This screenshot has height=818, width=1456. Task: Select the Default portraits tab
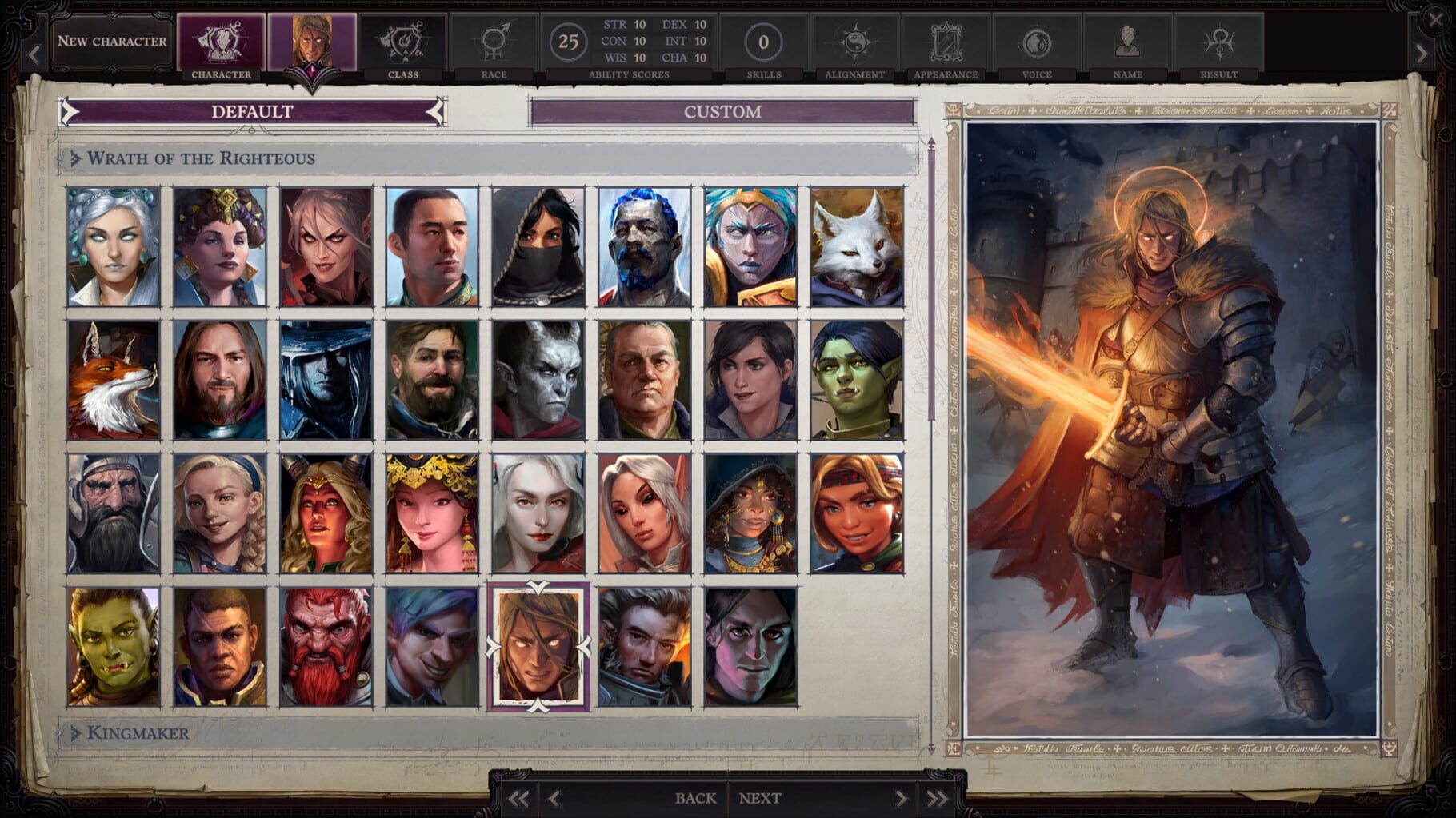pos(250,113)
